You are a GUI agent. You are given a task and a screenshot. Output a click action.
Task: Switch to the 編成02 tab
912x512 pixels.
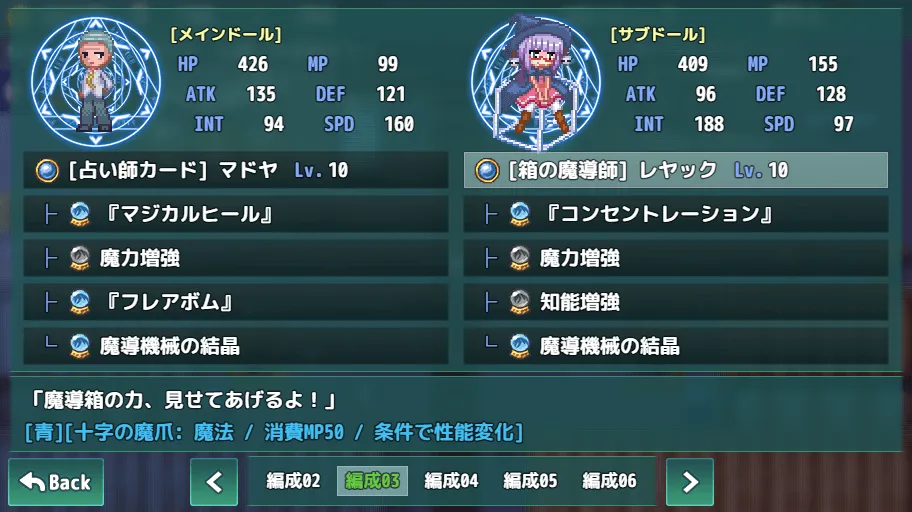(293, 482)
